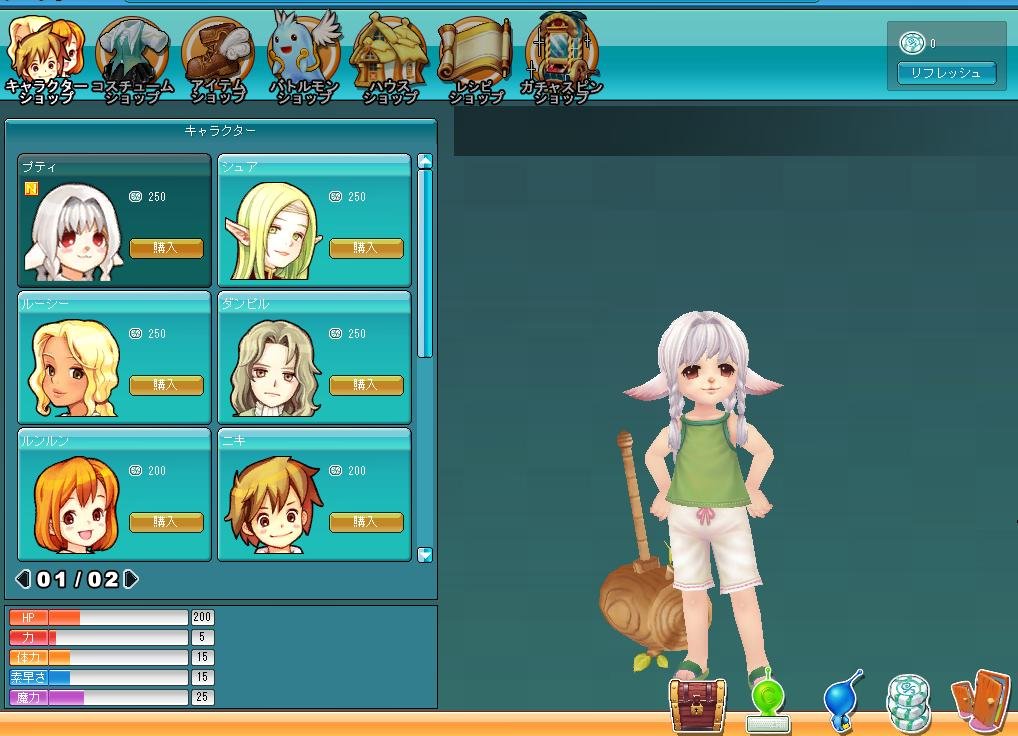1018x736 pixels.
Task: Go to the ハウス ショップ tab
Action: pyautogui.click(x=390, y=58)
